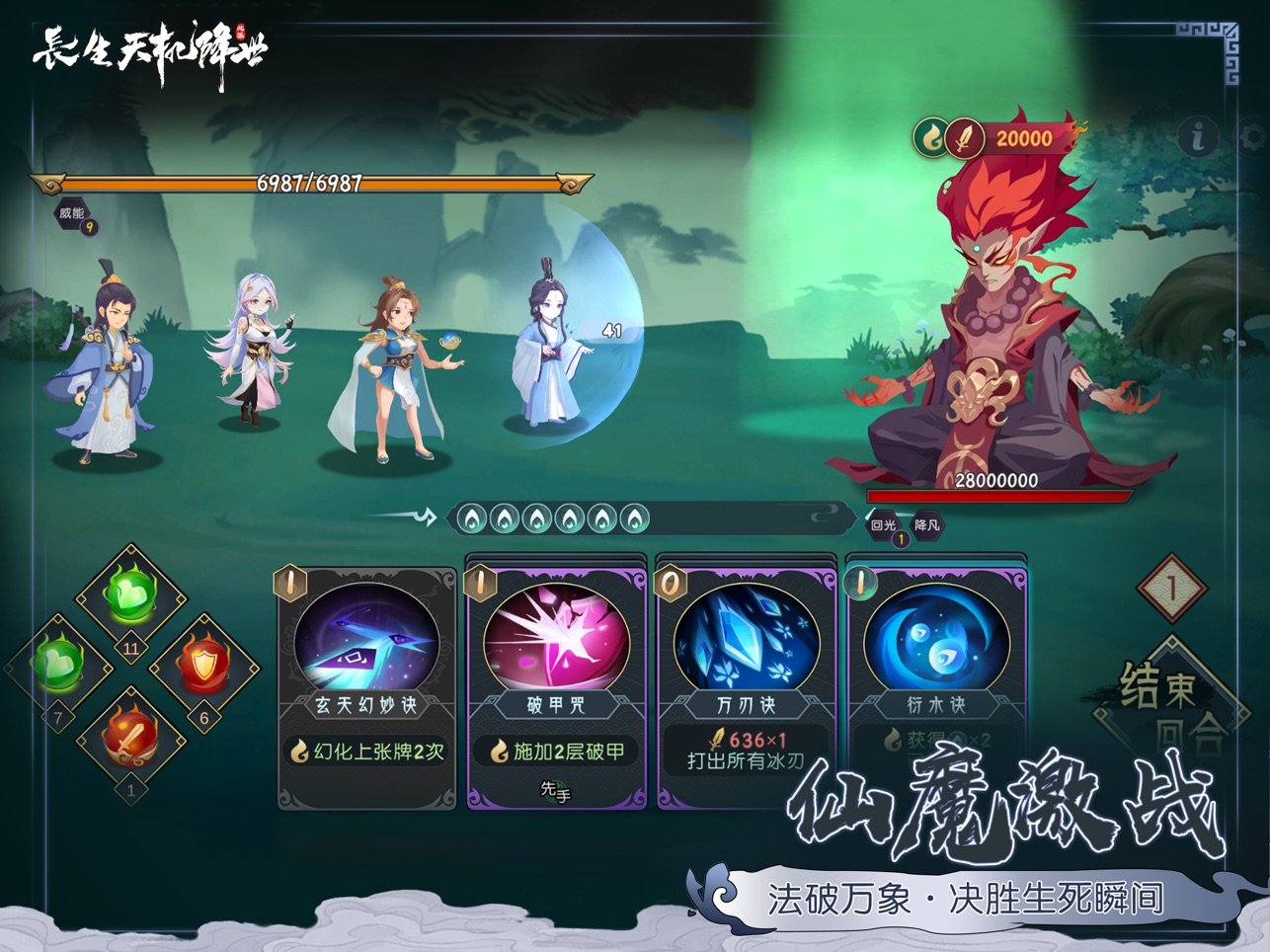Inspect the 威能 status tag
The width and height of the screenshot is (1270, 952).
click(73, 213)
